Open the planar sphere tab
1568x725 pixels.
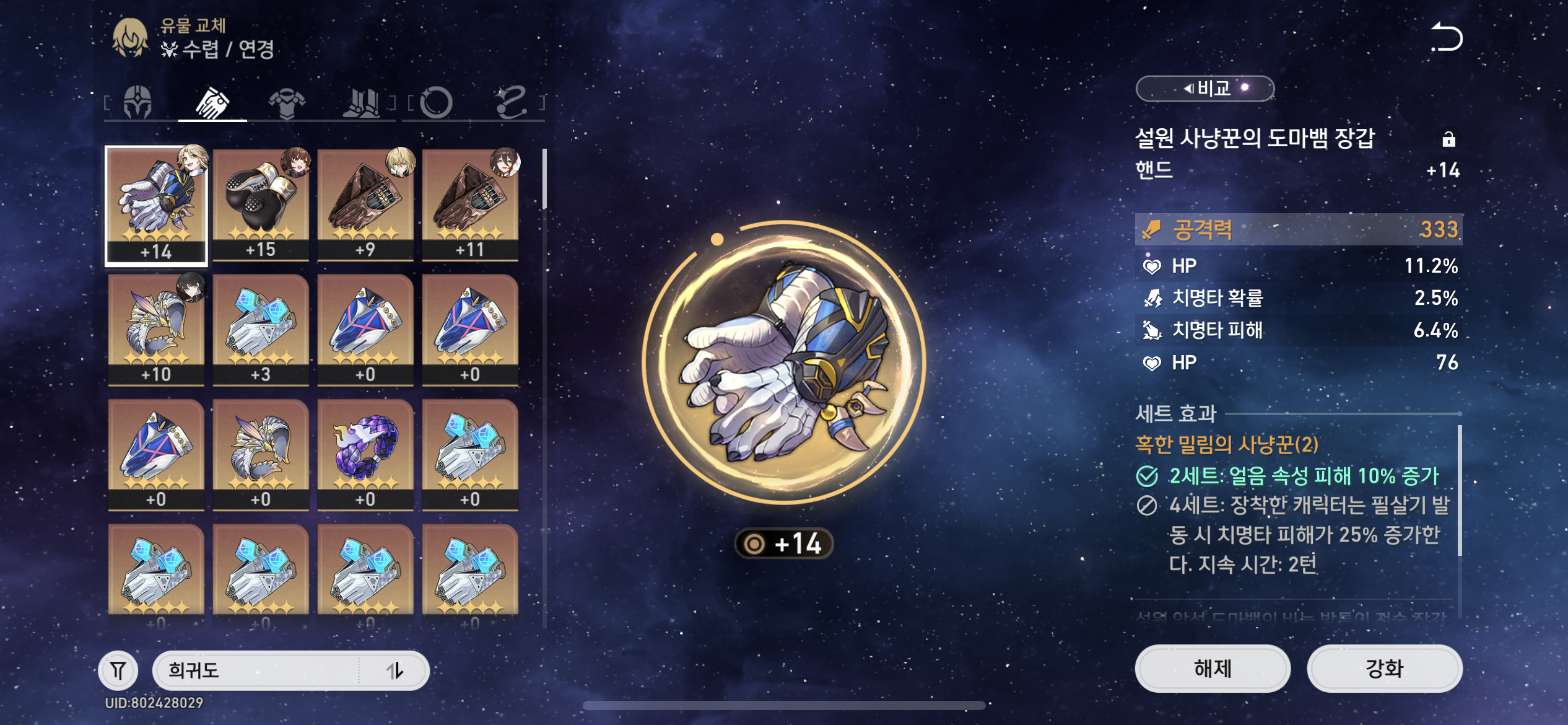pos(436,102)
